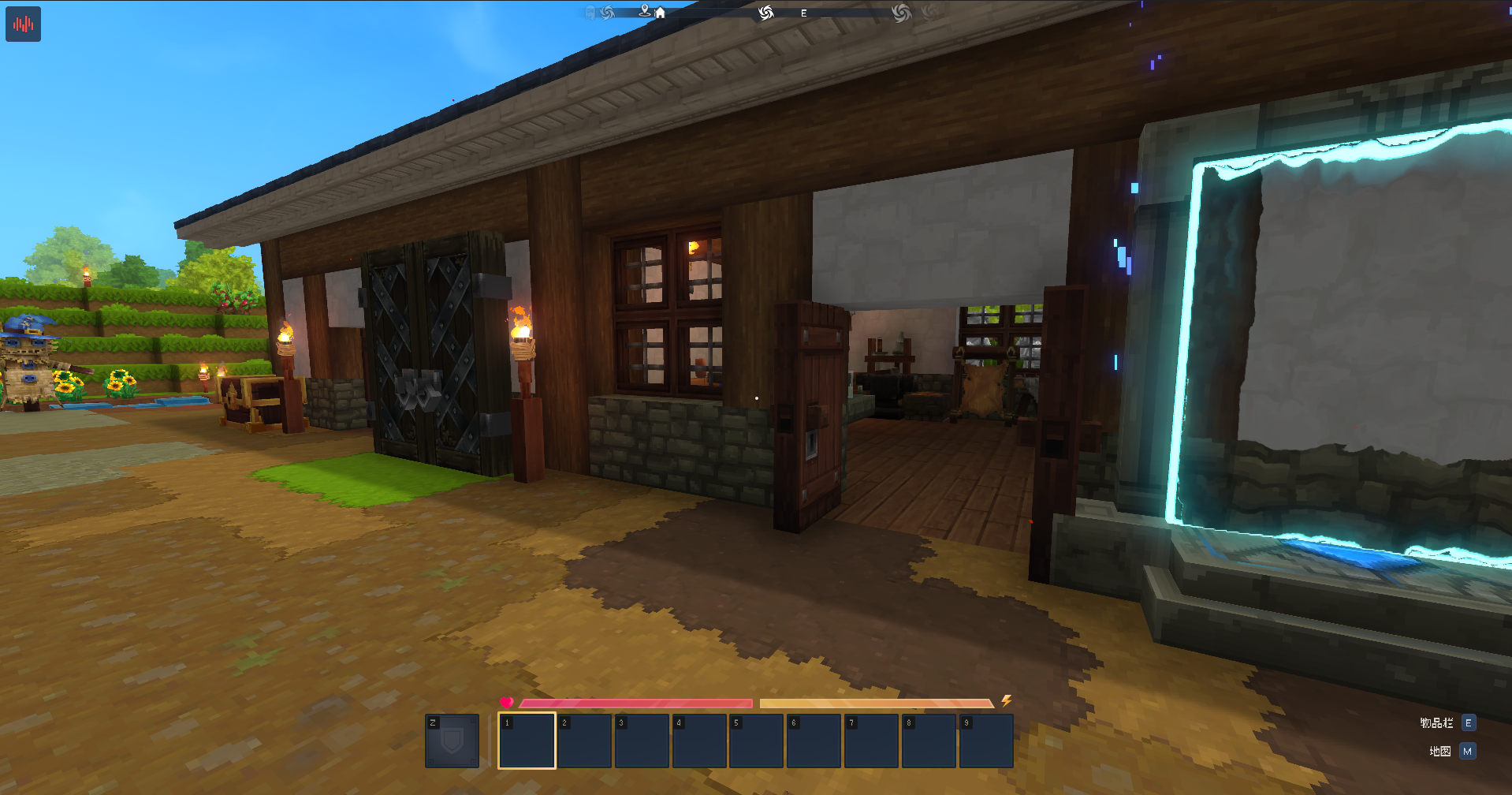Open the 地图 map shortcut label
Viewport: 1512px width, 795px height.
(x=1440, y=751)
